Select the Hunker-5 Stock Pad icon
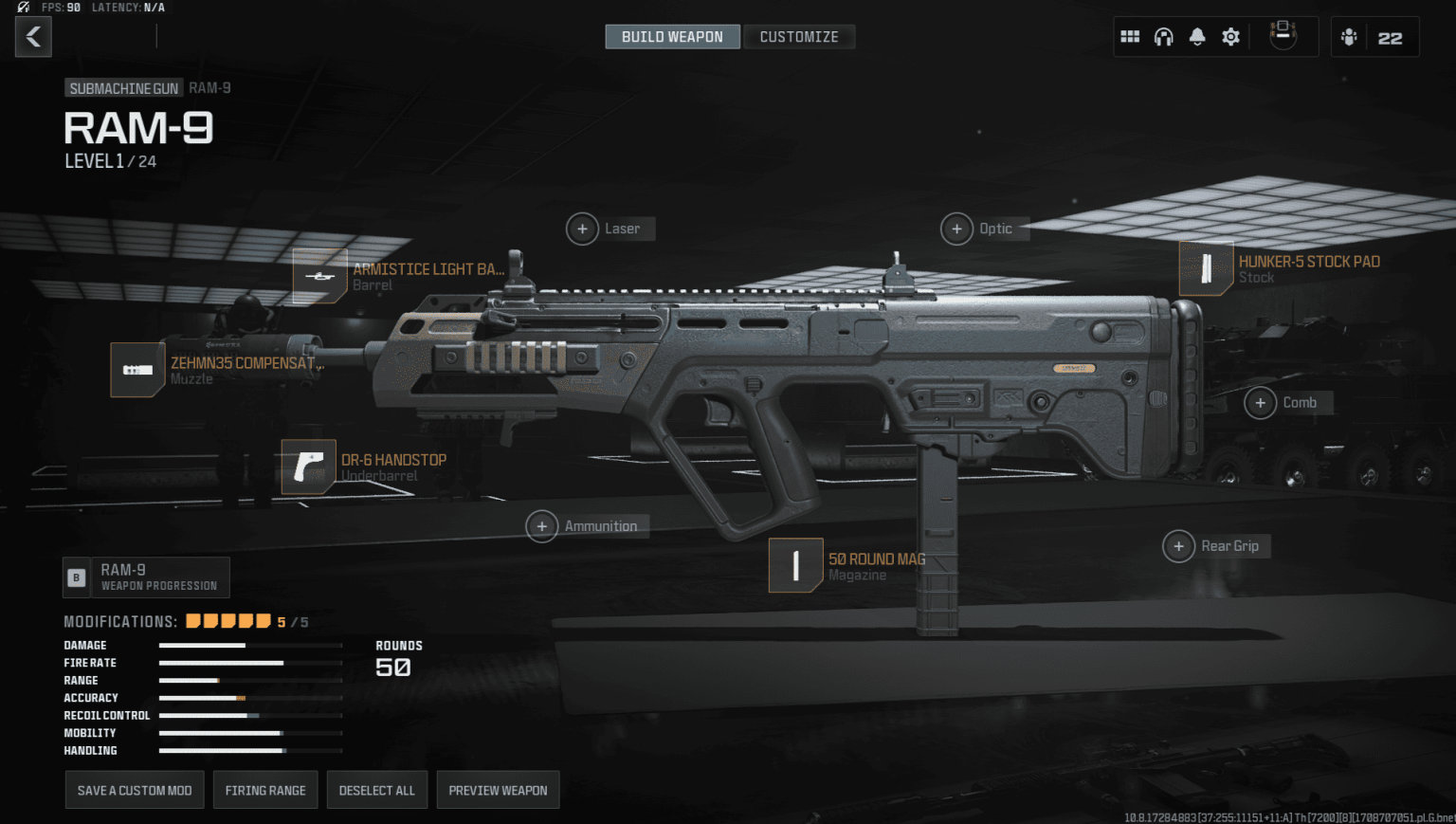 coord(1206,268)
